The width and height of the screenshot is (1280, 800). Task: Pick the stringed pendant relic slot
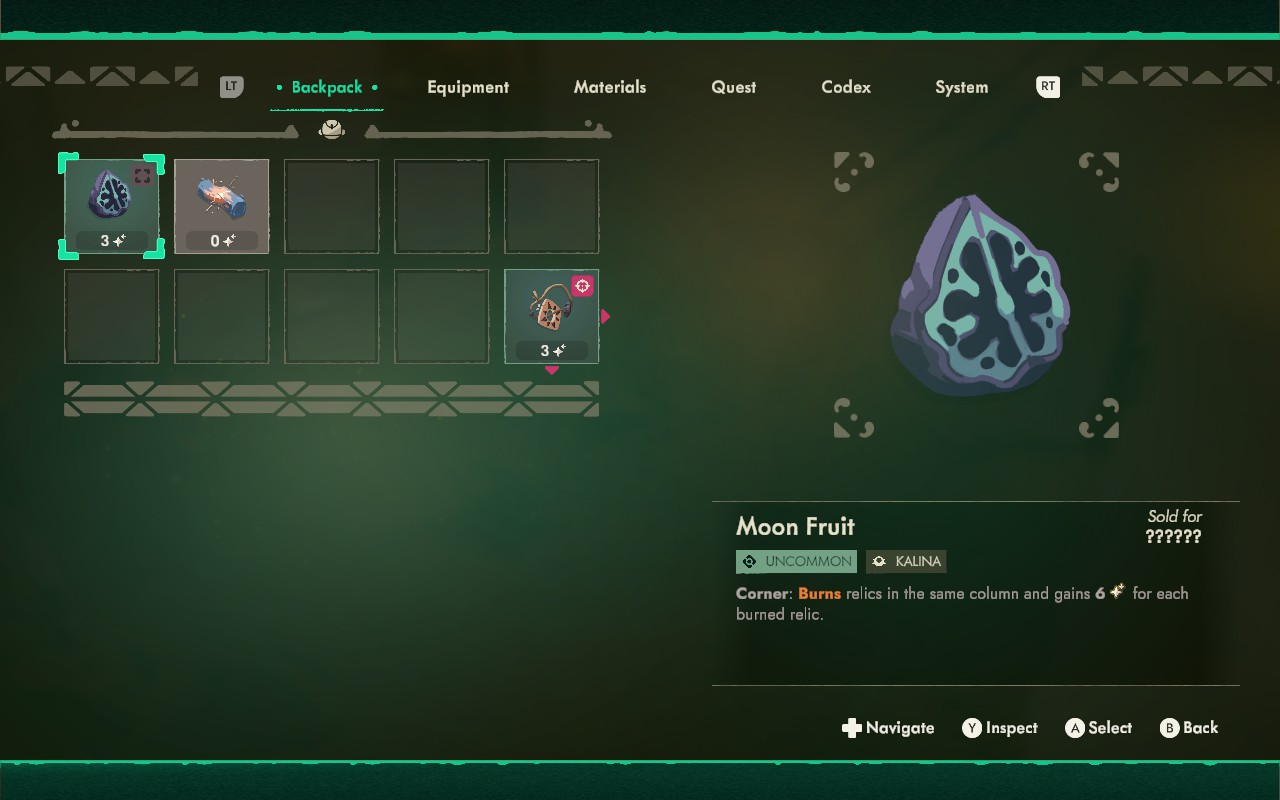click(551, 316)
